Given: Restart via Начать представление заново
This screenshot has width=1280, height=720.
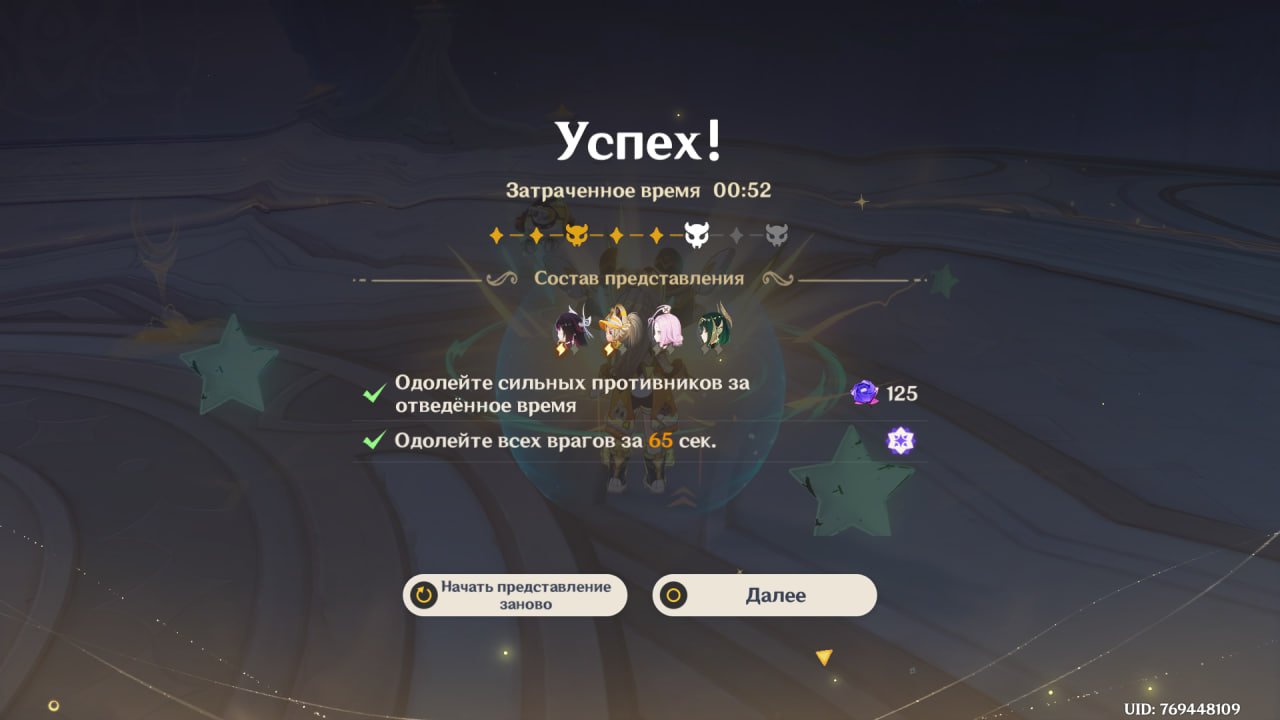Looking at the screenshot, I should [x=515, y=595].
